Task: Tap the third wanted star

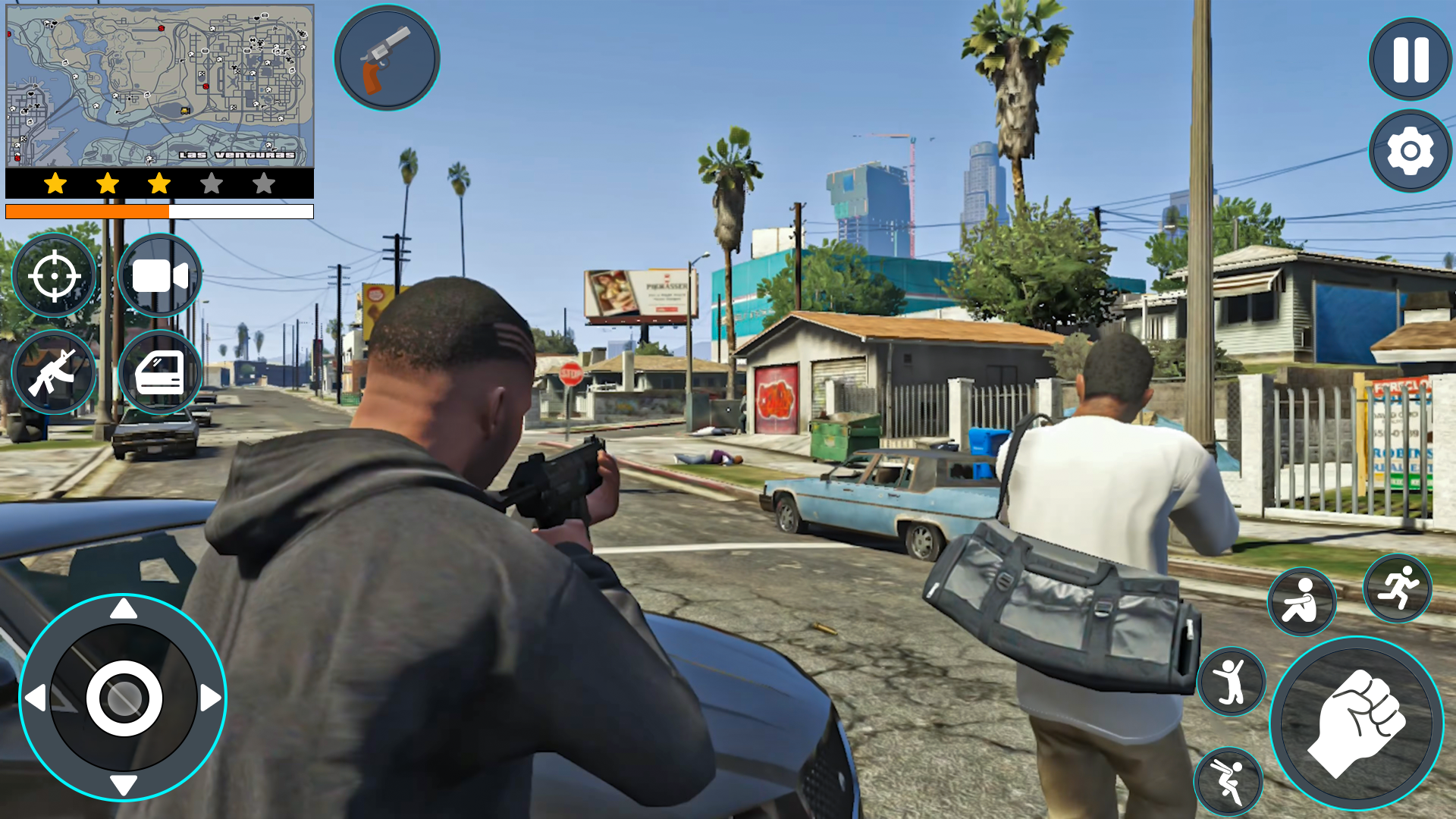Action: 159,182
